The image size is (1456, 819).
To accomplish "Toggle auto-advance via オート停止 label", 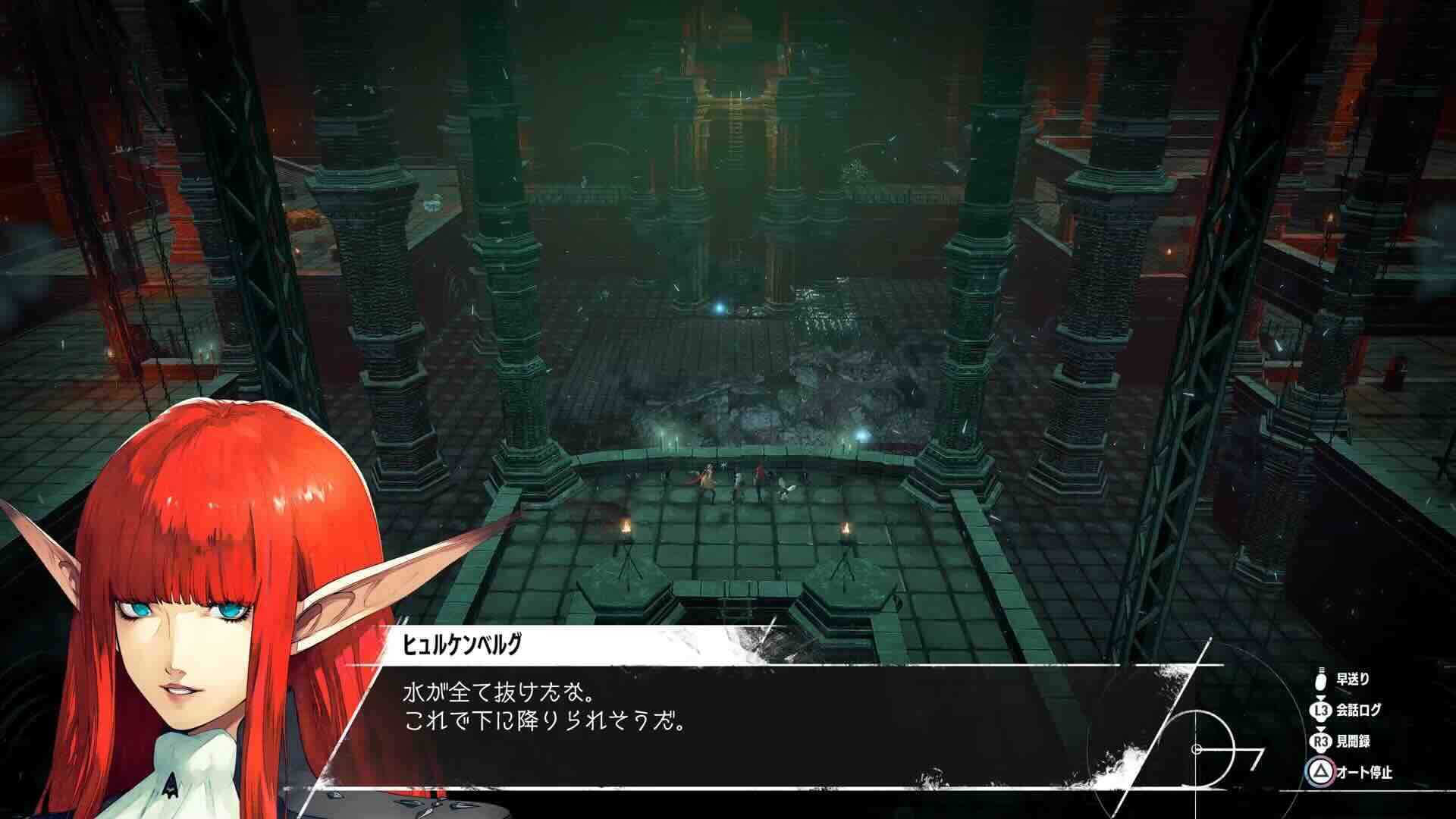I will point(1365,772).
